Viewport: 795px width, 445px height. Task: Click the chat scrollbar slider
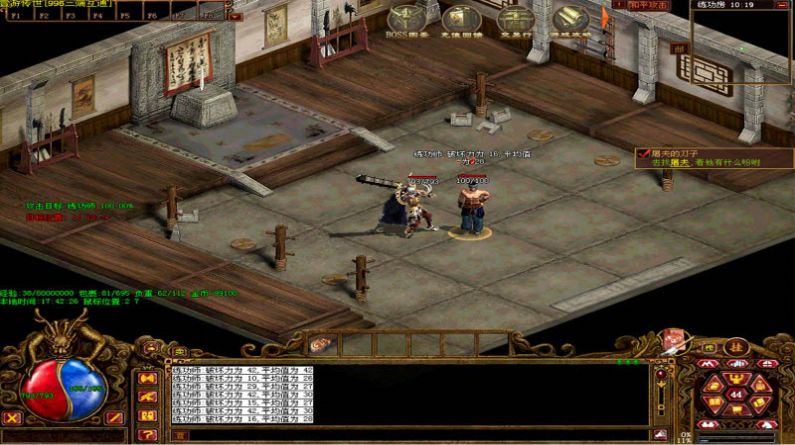[x=659, y=383]
